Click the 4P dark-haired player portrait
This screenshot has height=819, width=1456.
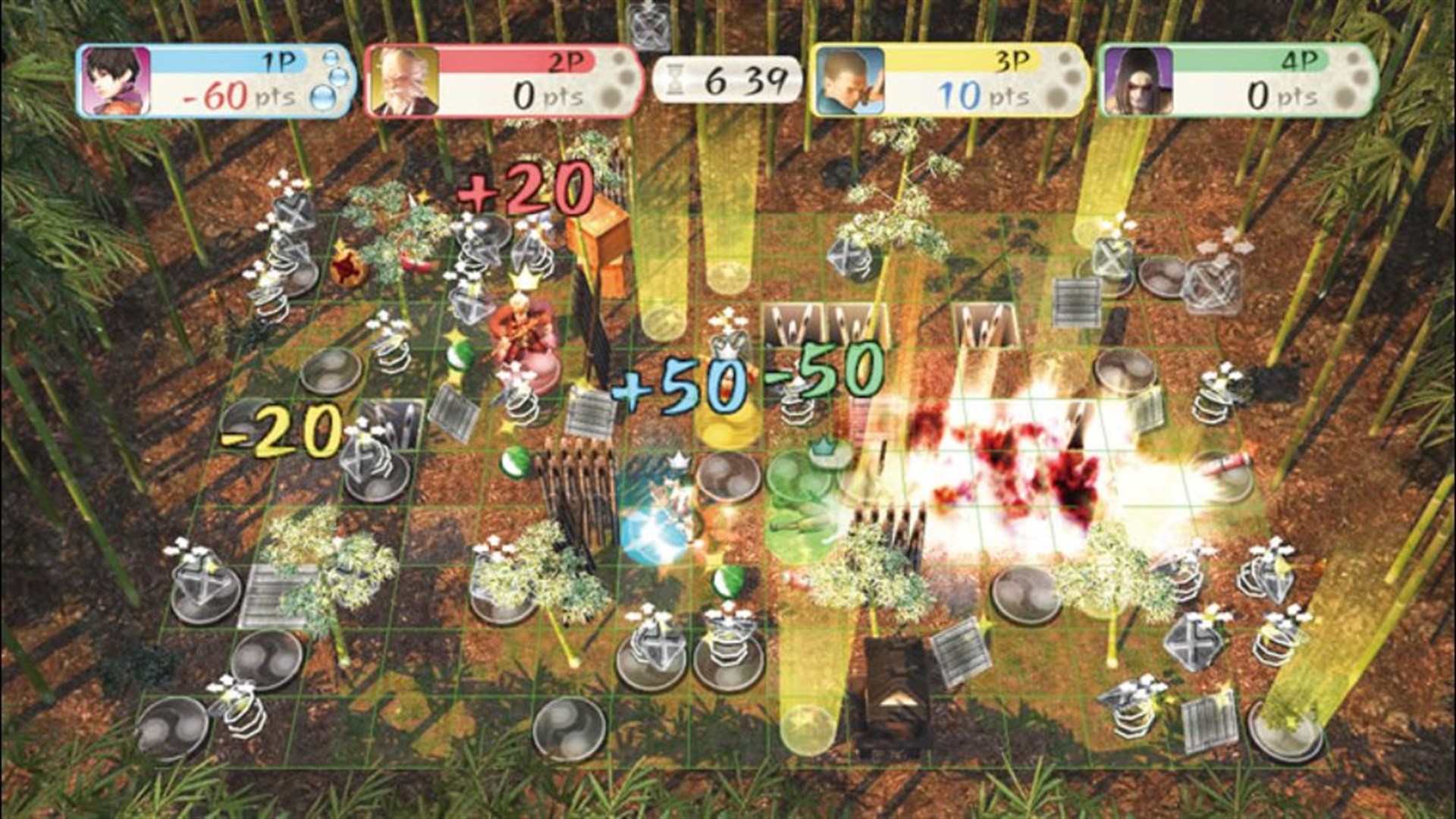[1138, 80]
